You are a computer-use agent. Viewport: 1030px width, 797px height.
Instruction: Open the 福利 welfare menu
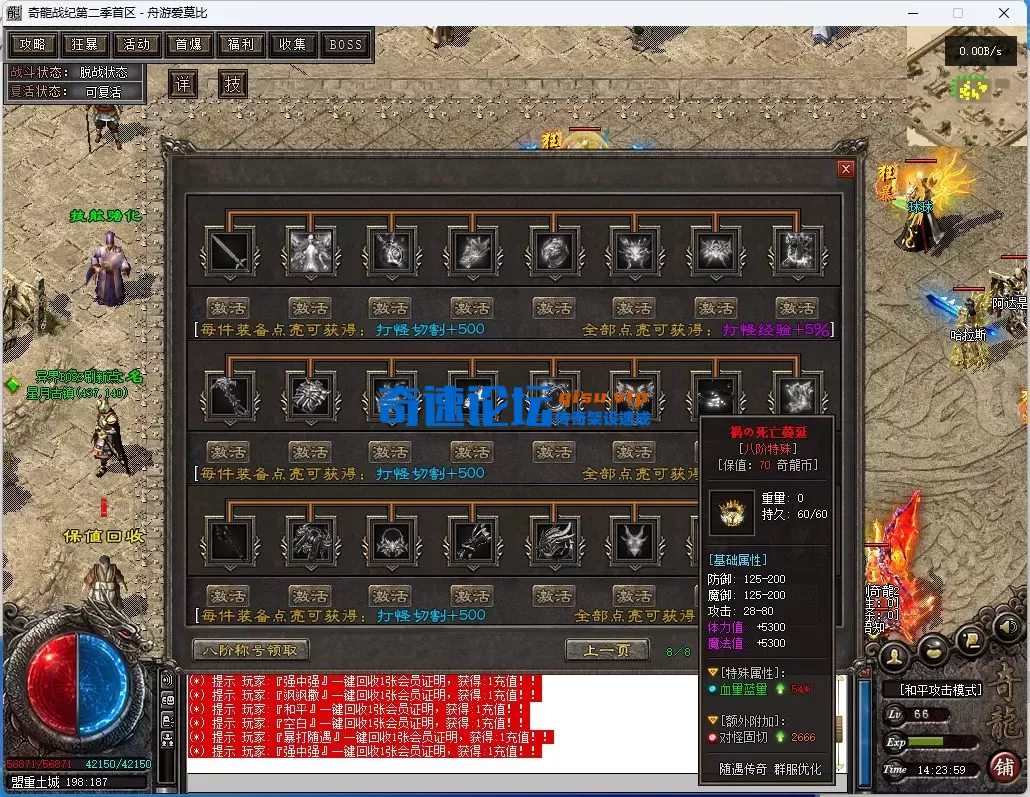241,44
